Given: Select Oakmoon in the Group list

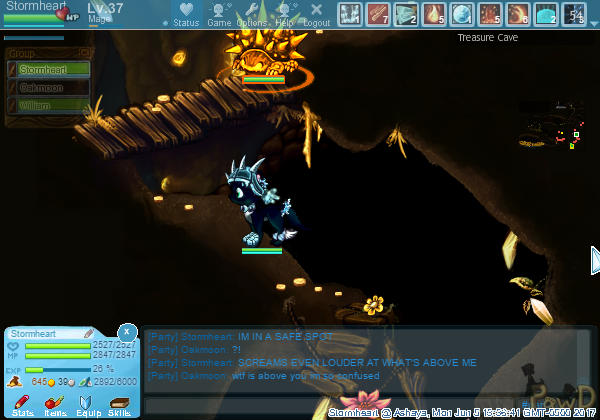Looking at the screenshot, I should [39, 87].
